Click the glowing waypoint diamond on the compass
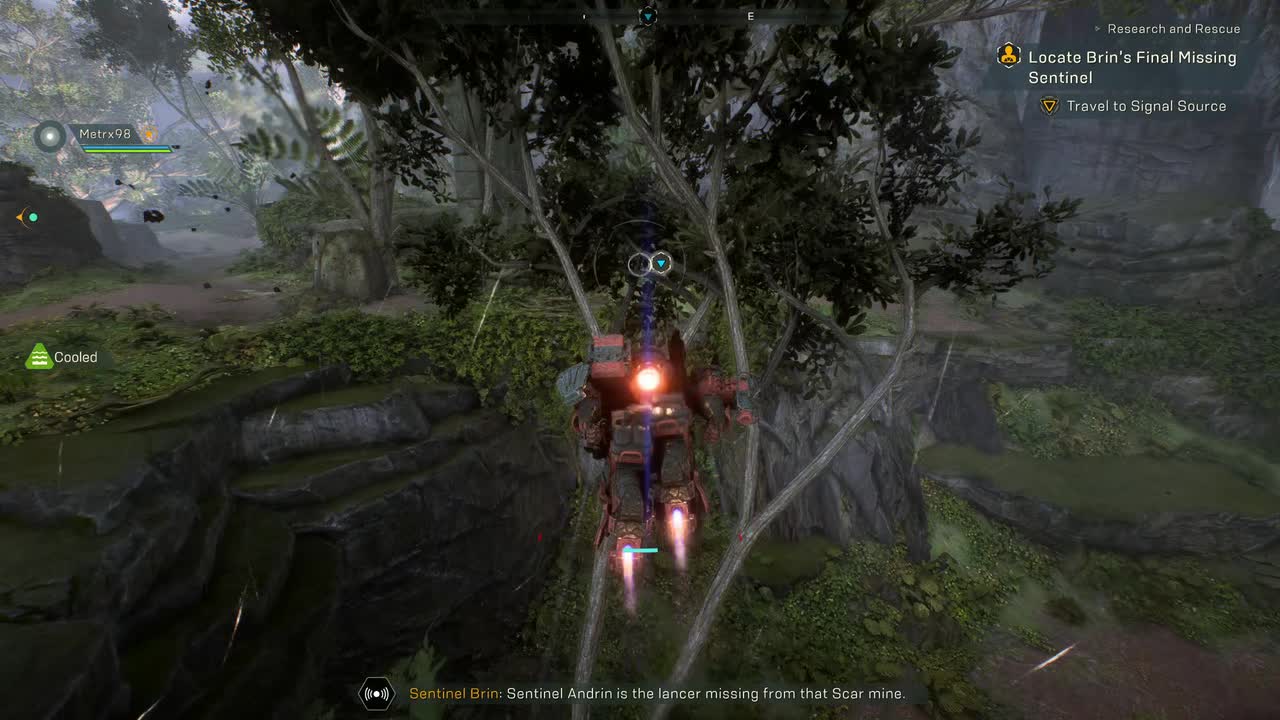The image size is (1280, 720). click(x=647, y=15)
